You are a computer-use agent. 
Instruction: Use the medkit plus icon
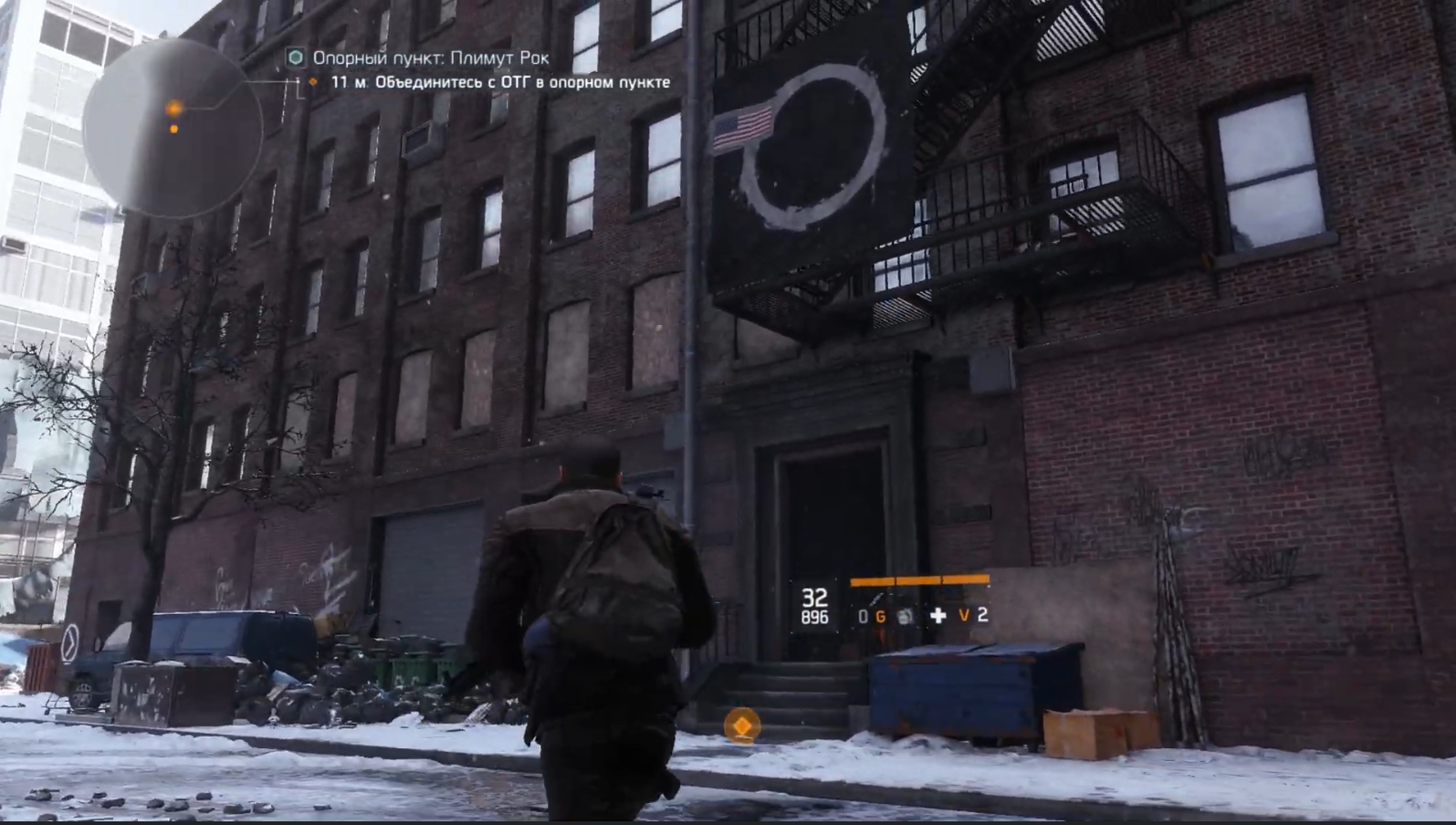[x=937, y=616]
